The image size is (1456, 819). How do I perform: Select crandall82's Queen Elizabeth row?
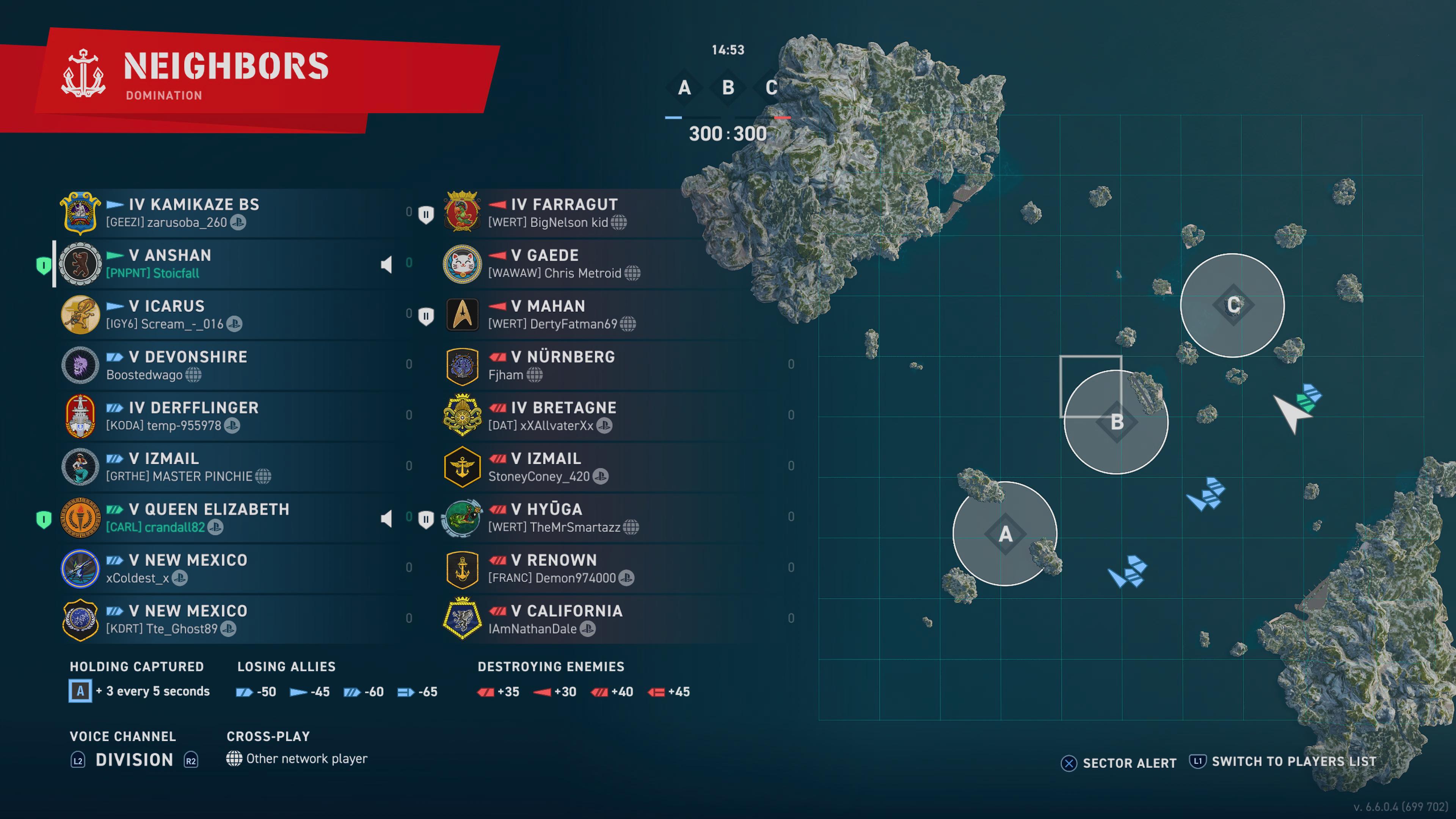point(226,518)
